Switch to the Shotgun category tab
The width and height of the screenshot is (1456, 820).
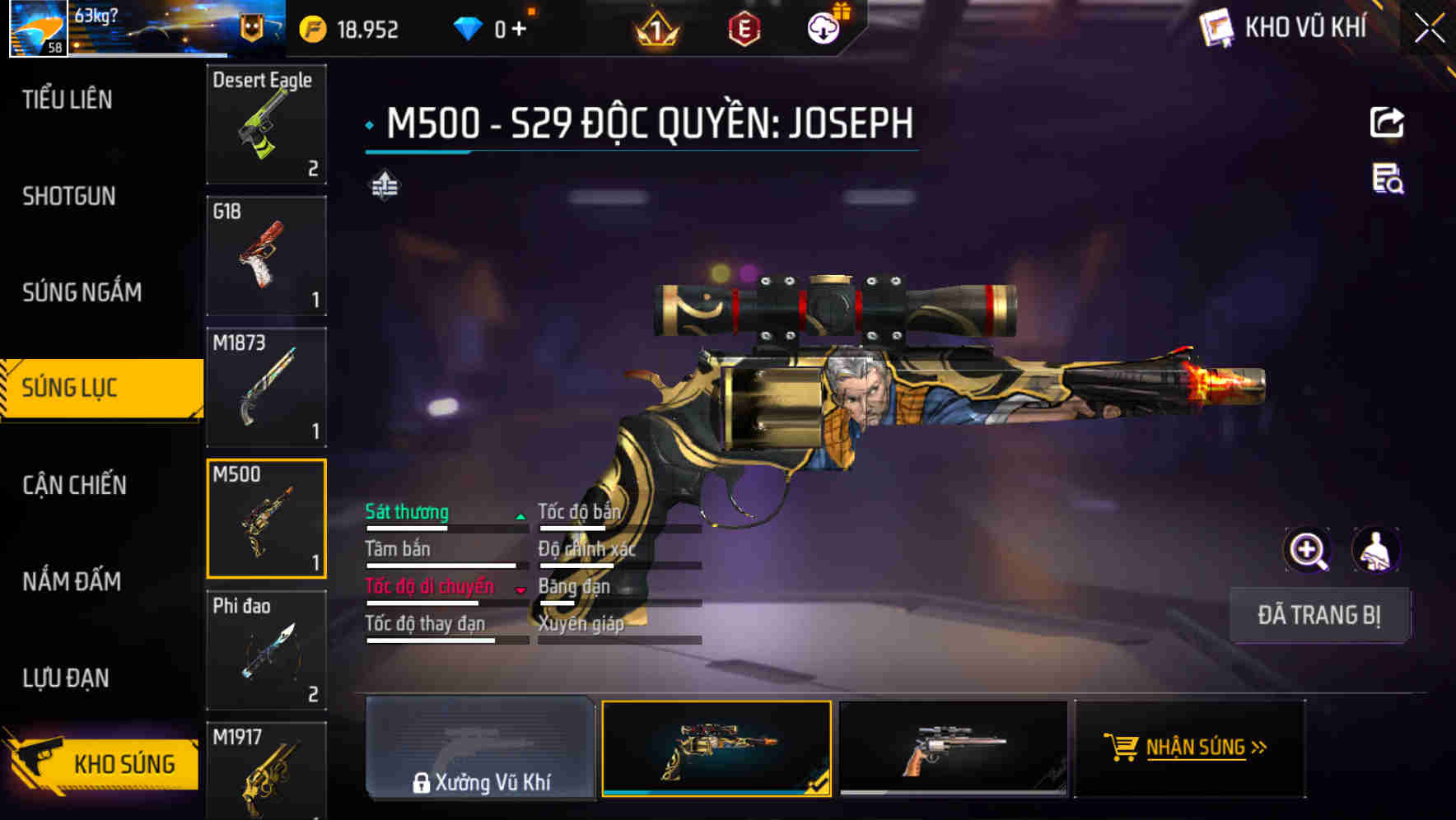(69, 196)
